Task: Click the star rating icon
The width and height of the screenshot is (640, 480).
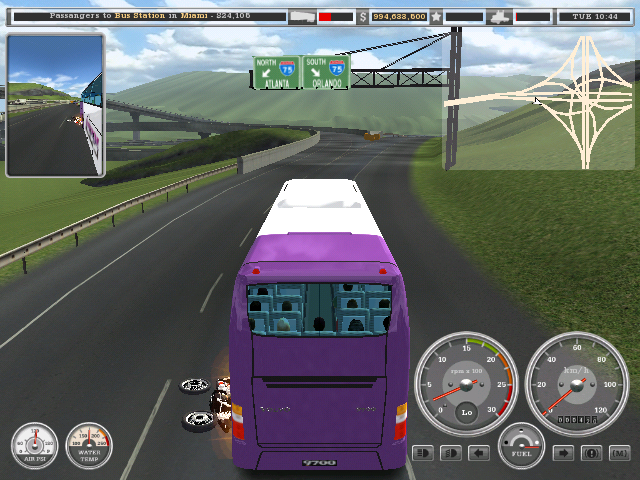Action: [x=436, y=17]
